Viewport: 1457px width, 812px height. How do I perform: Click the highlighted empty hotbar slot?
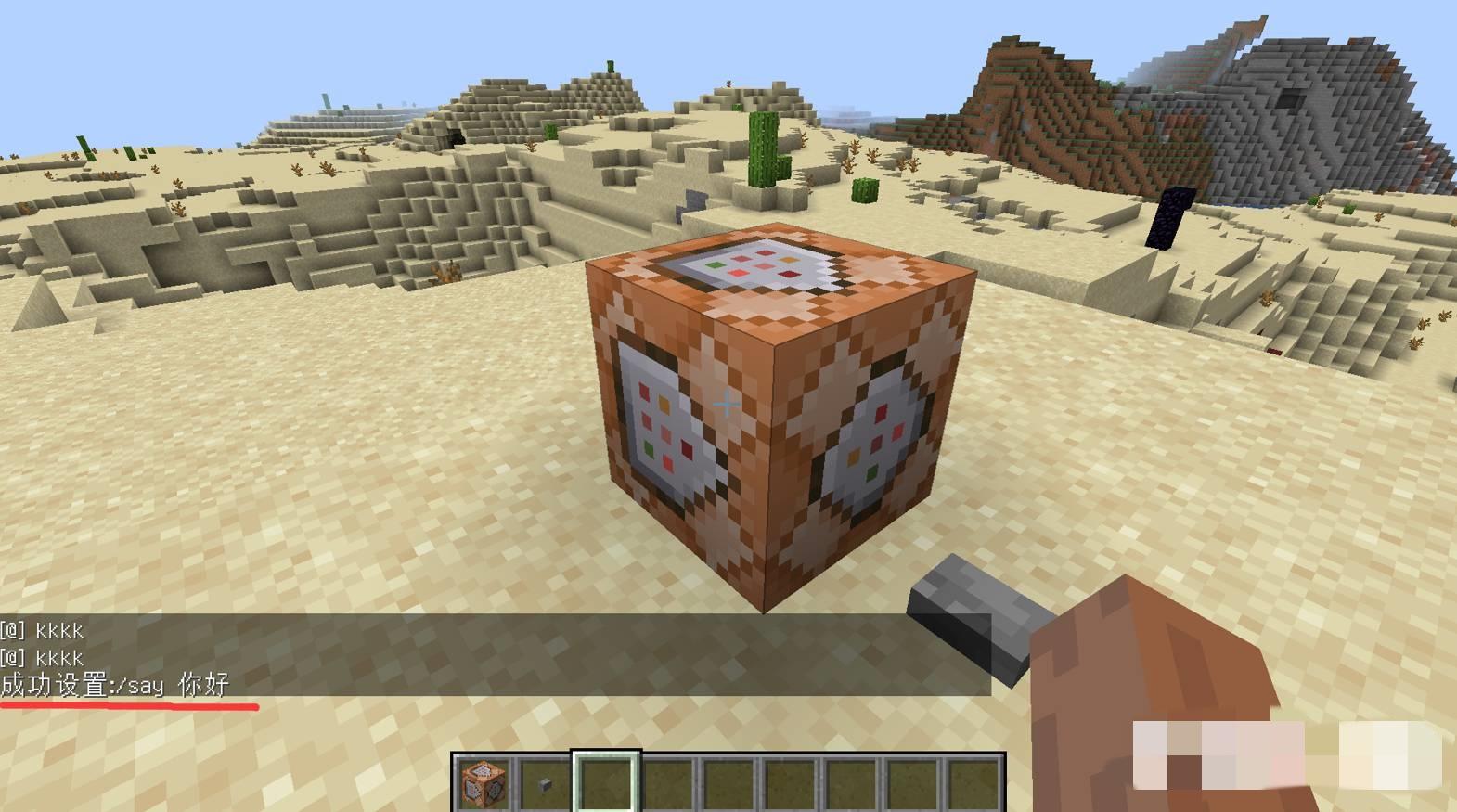click(605, 782)
